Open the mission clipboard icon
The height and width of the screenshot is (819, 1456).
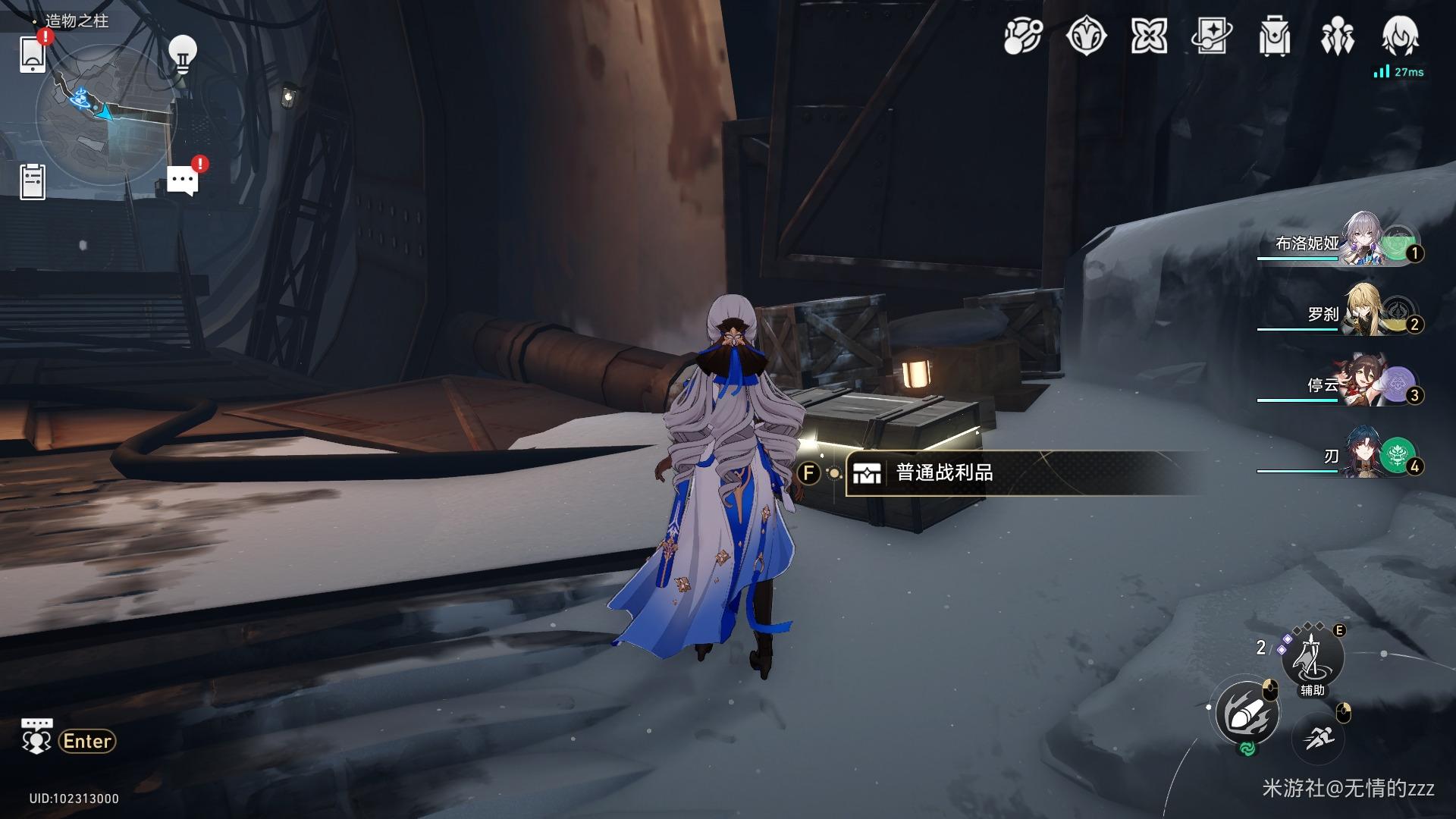(33, 182)
